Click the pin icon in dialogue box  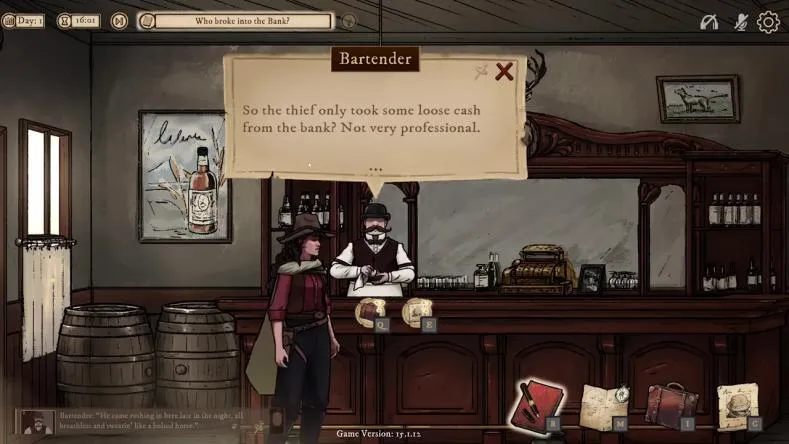pyautogui.click(x=481, y=71)
